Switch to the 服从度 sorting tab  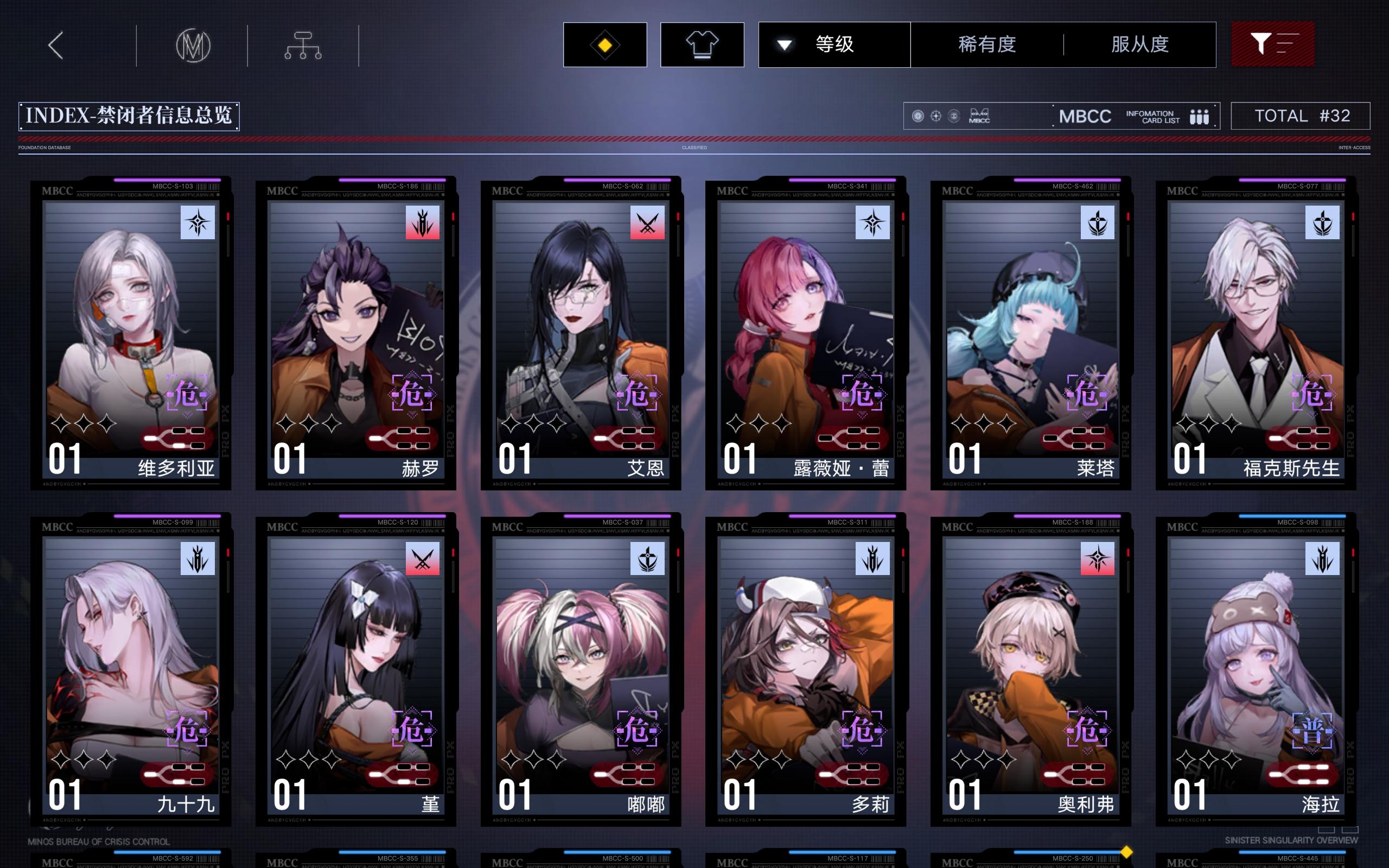pyautogui.click(x=1140, y=44)
